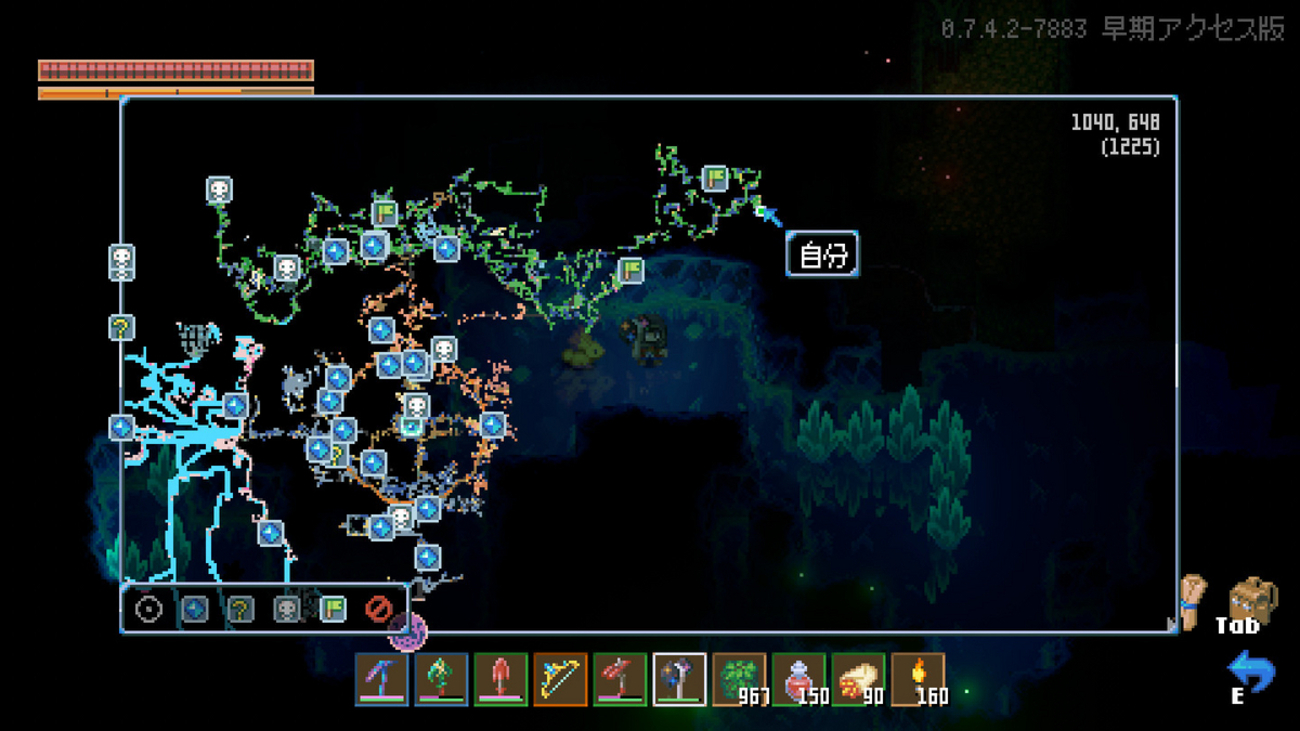Toggle the blue crystal marker filter

tap(195, 608)
